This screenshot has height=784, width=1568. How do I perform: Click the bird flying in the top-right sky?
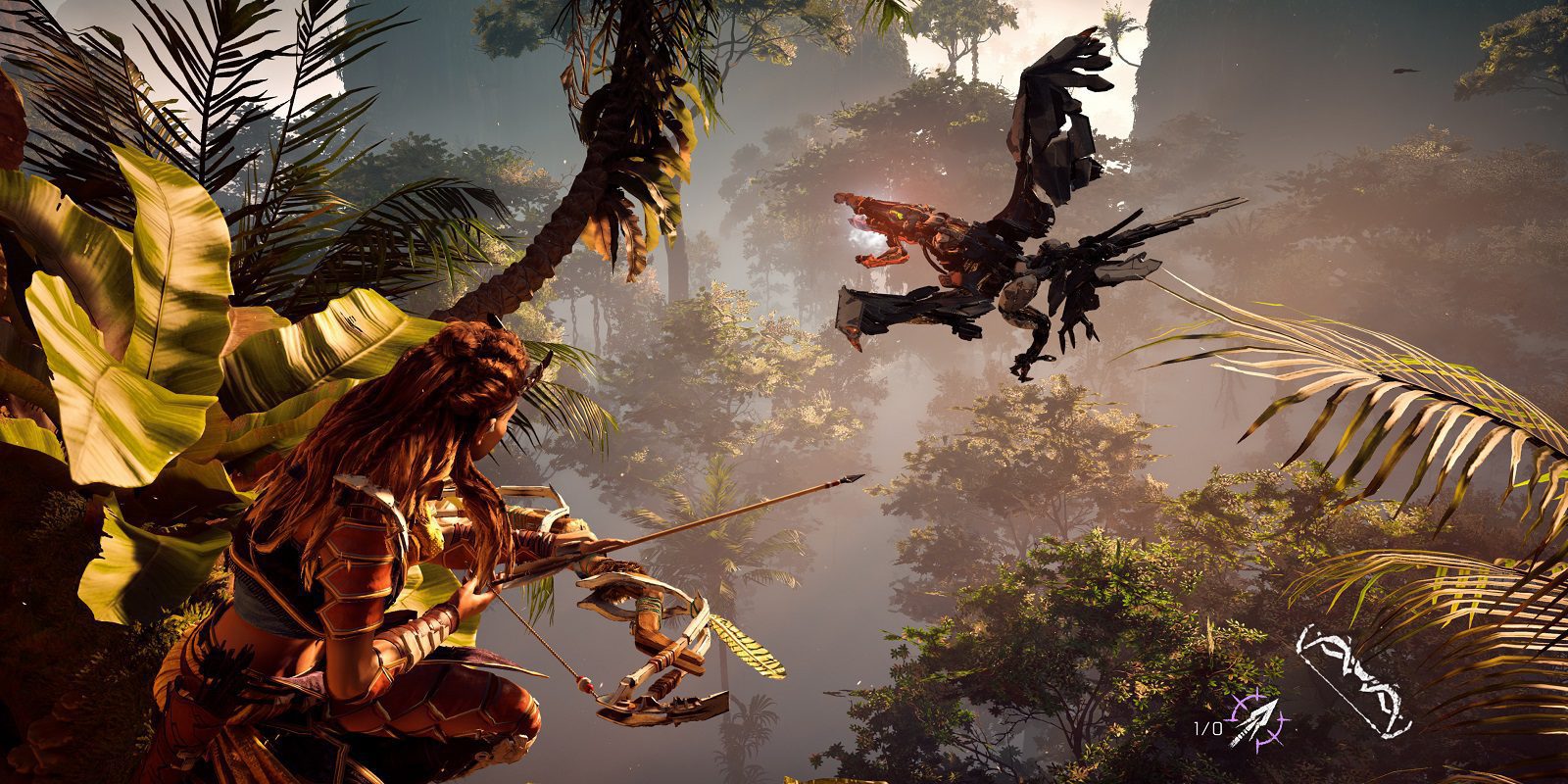(1404, 71)
